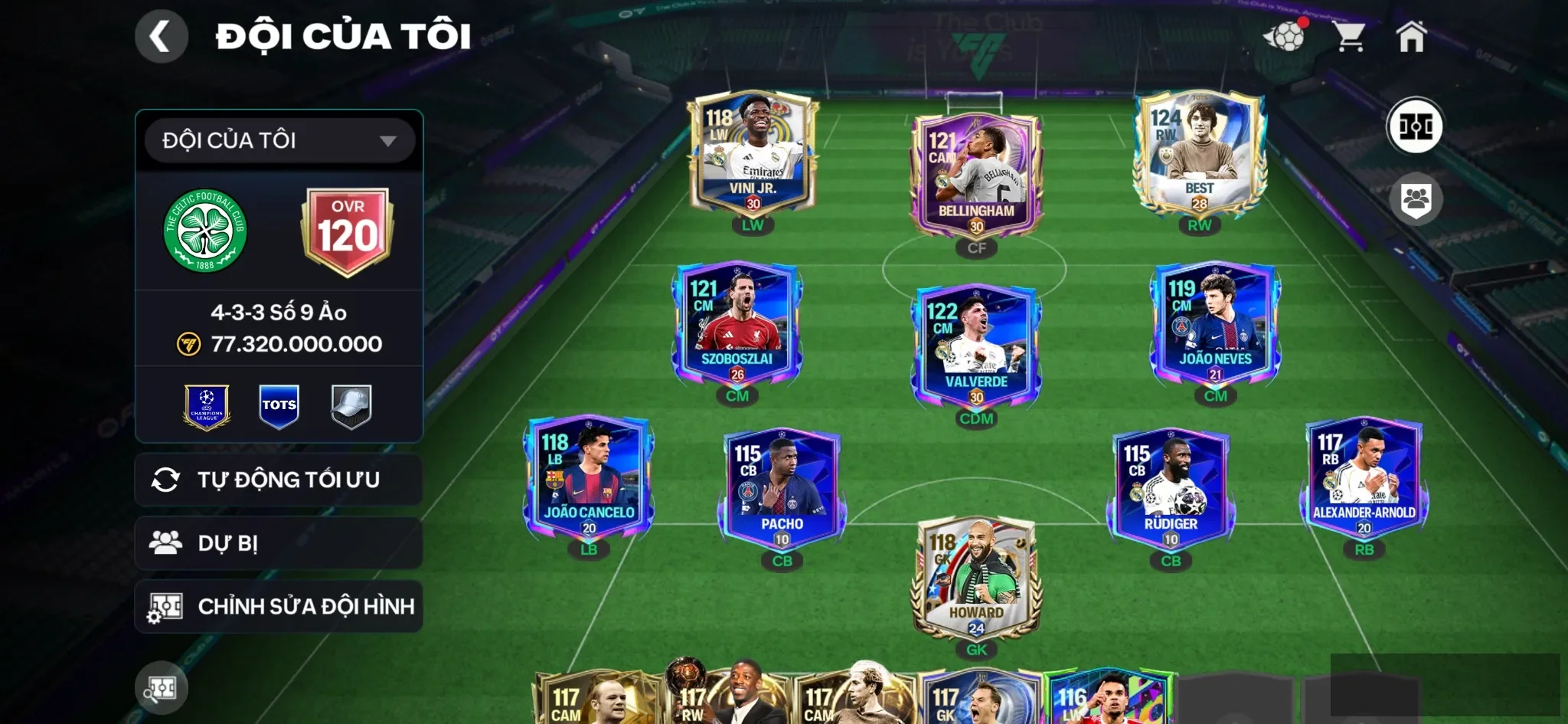Click TỰ ĐỘNG TỐI ƯU button
Image resolution: width=1568 pixels, height=724 pixels.
pos(279,480)
